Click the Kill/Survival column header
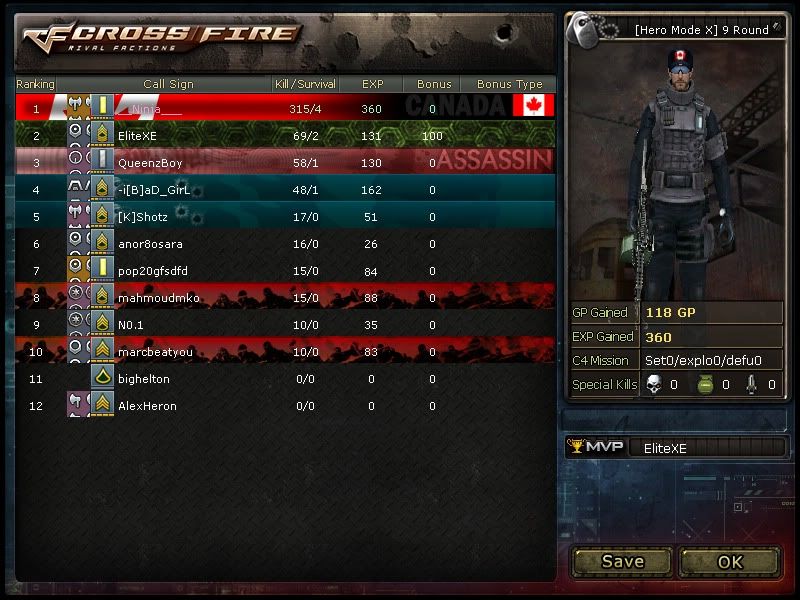Image resolution: width=800 pixels, height=600 pixels. click(305, 84)
